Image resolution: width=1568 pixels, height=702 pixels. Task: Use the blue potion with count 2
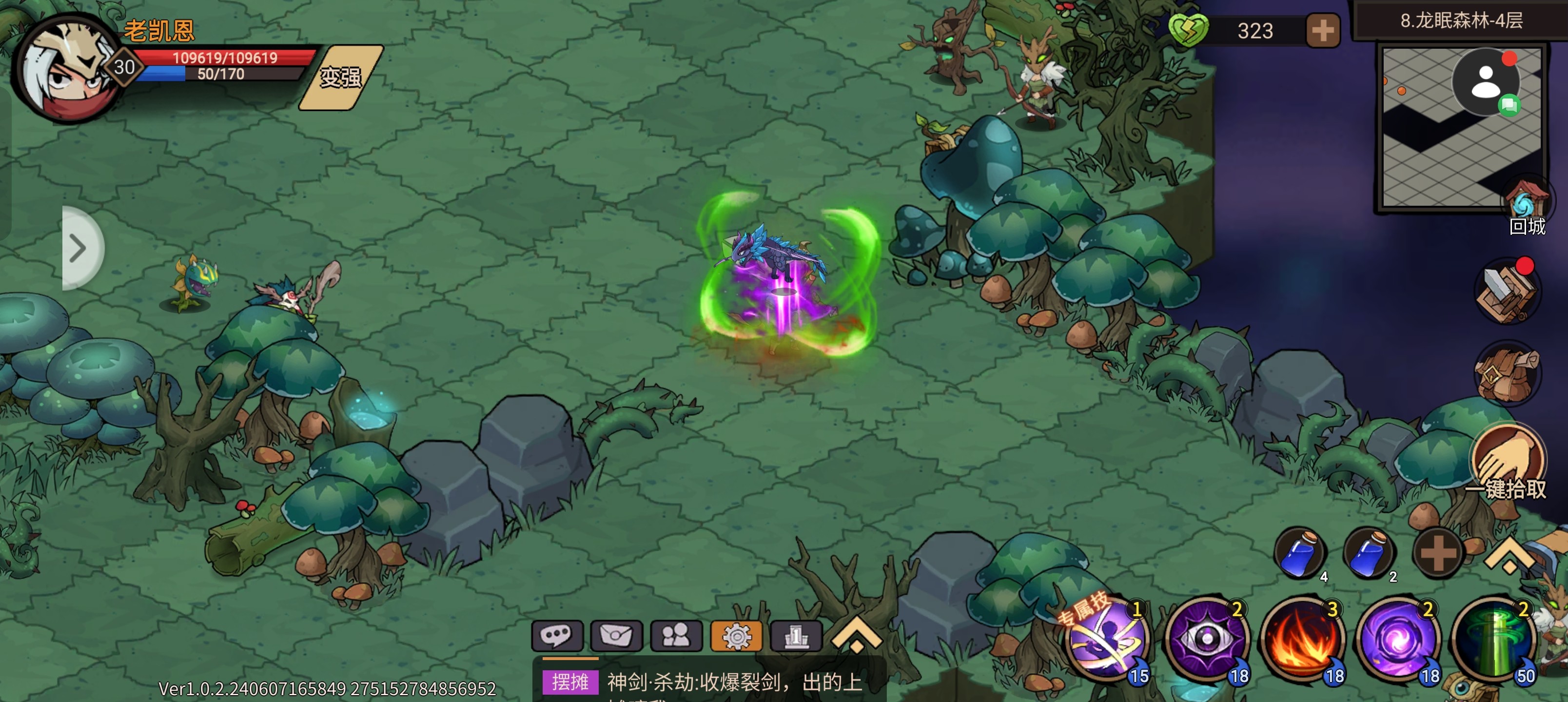1369,553
